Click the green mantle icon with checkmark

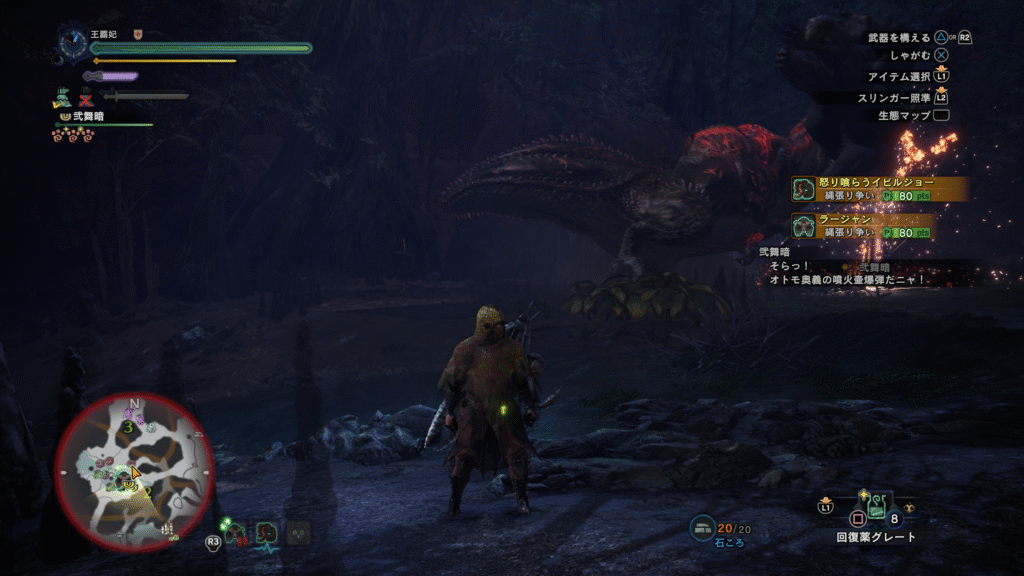63,98
